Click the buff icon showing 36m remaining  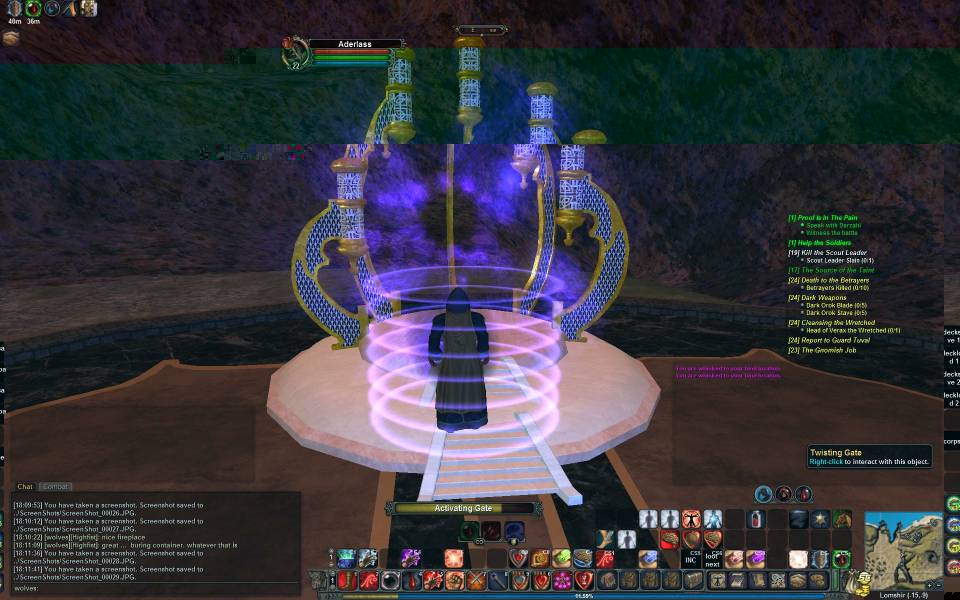[x=33, y=8]
